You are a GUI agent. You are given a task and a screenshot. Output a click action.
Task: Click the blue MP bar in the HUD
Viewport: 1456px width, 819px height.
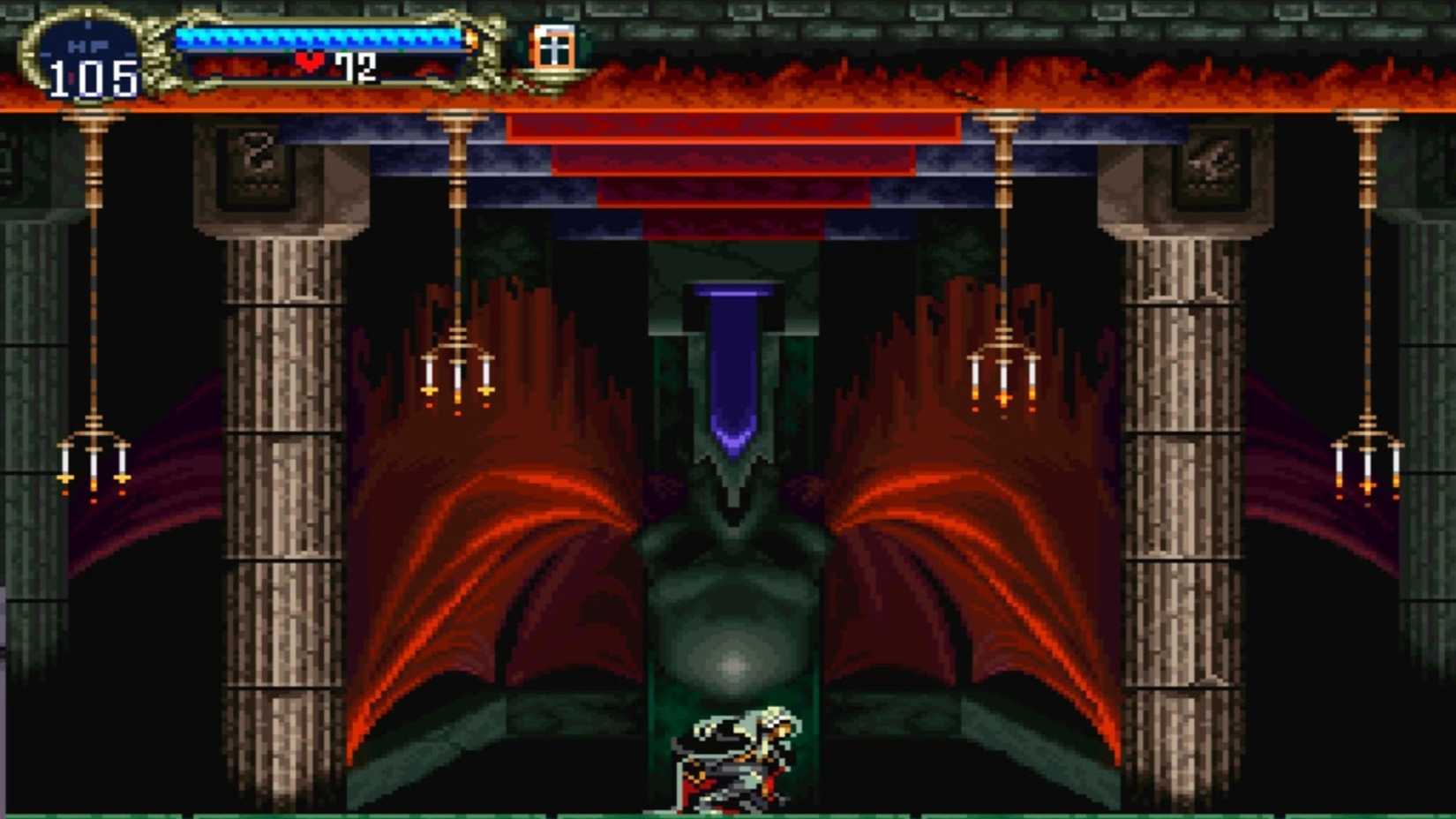[x=318, y=37]
